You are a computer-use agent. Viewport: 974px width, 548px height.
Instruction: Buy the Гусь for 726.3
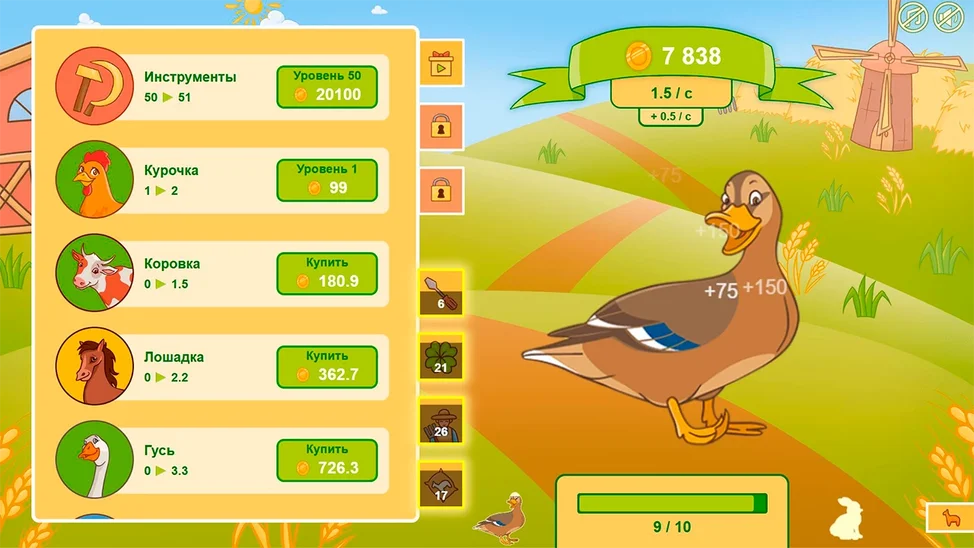(x=326, y=461)
